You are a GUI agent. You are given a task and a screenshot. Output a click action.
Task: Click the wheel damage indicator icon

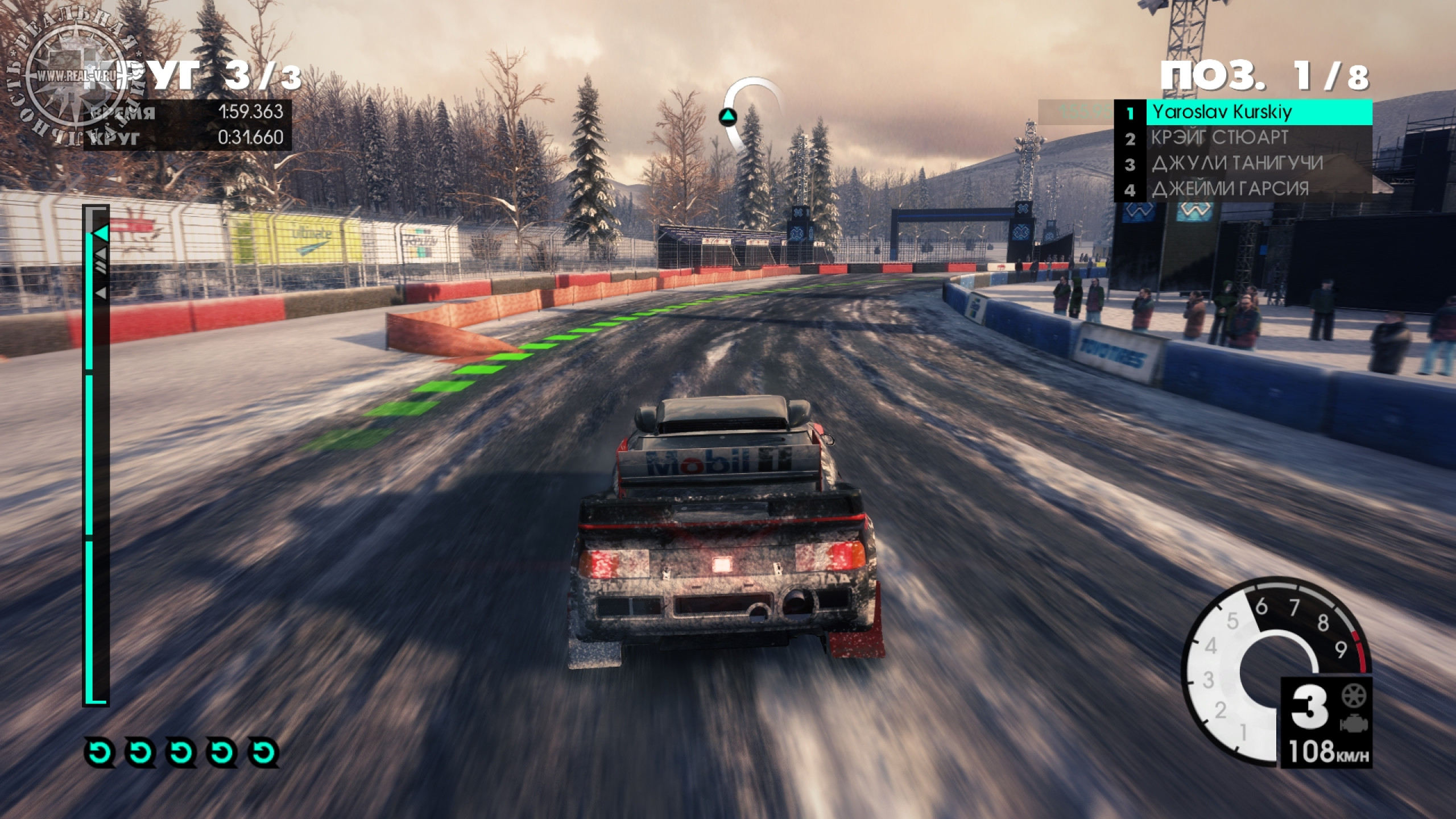1354,696
